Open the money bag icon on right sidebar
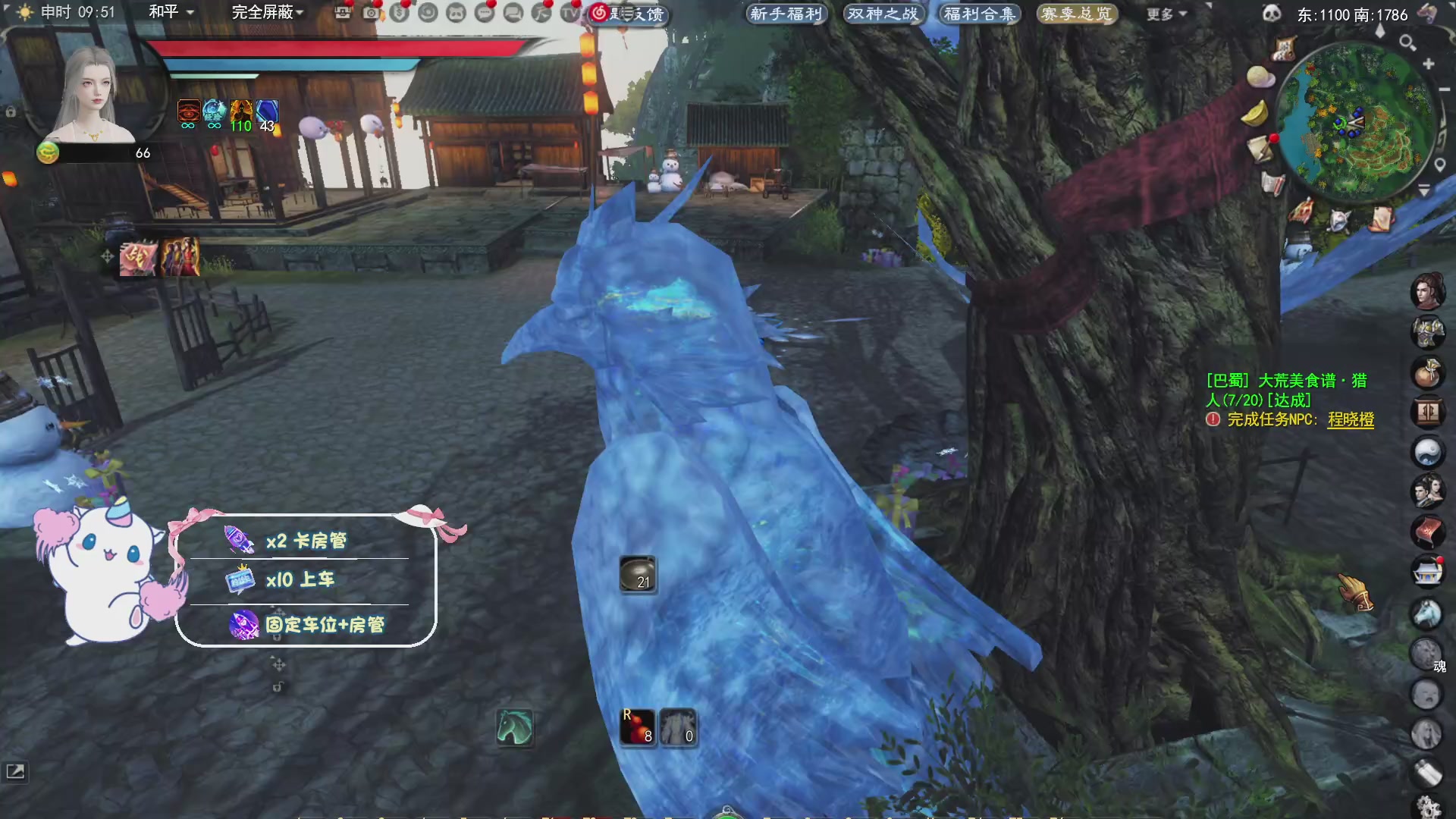Viewport: 1456px width, 819px height. click(1429, 374)
